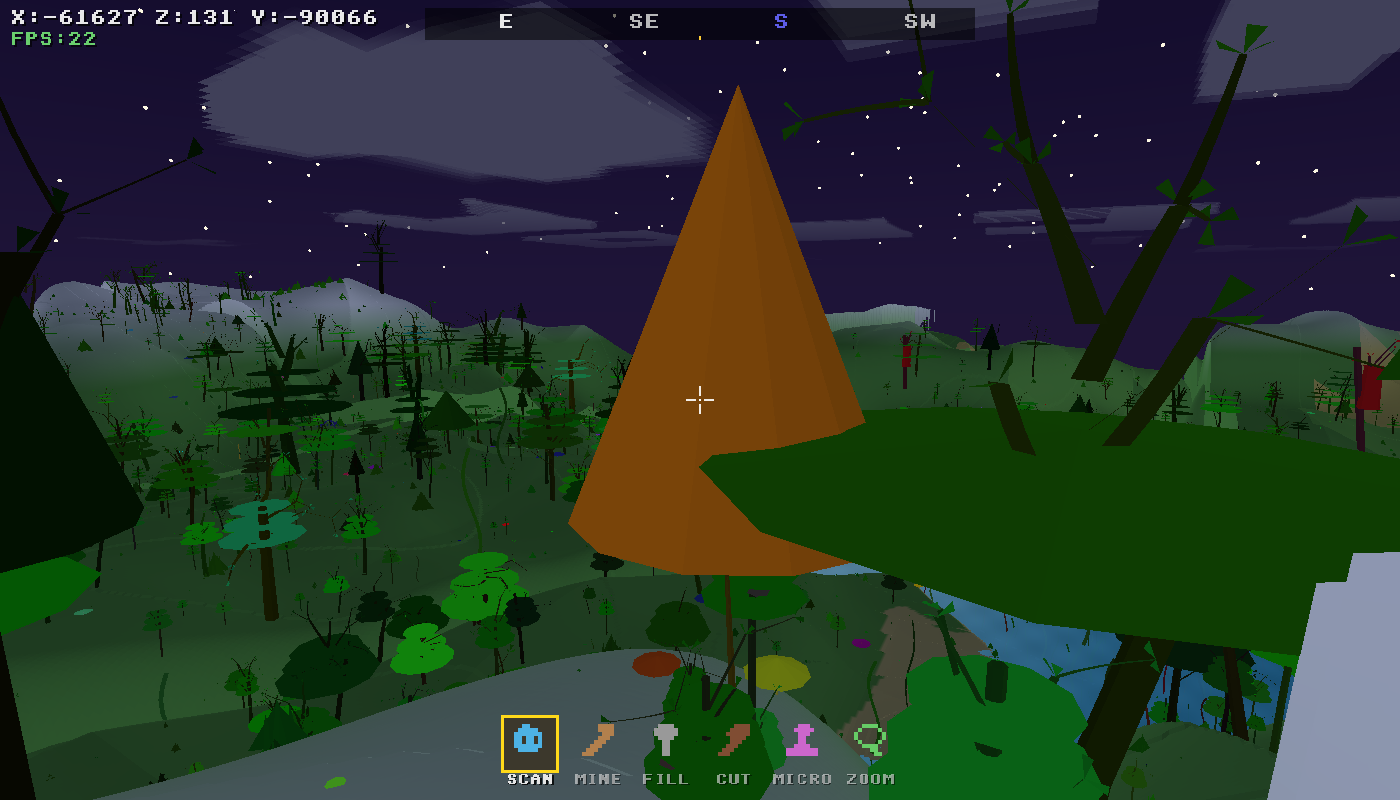The image size is (1400, 800).
Task: Select the CUT tool in the hotbar
Action: pyautogui.click(x=735, y=741)
